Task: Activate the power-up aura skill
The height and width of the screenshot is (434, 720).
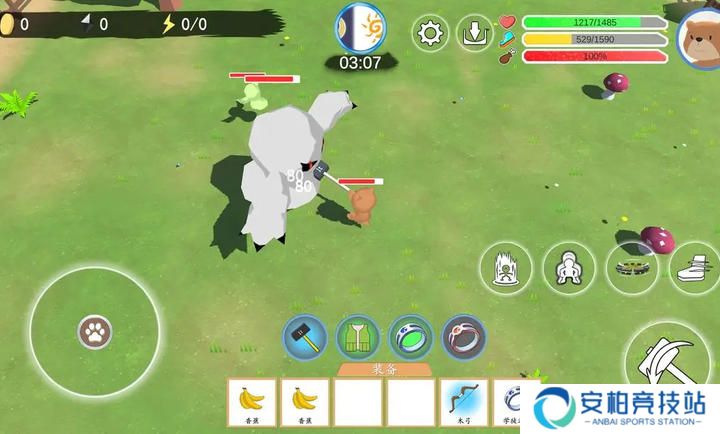Action: 505,268
